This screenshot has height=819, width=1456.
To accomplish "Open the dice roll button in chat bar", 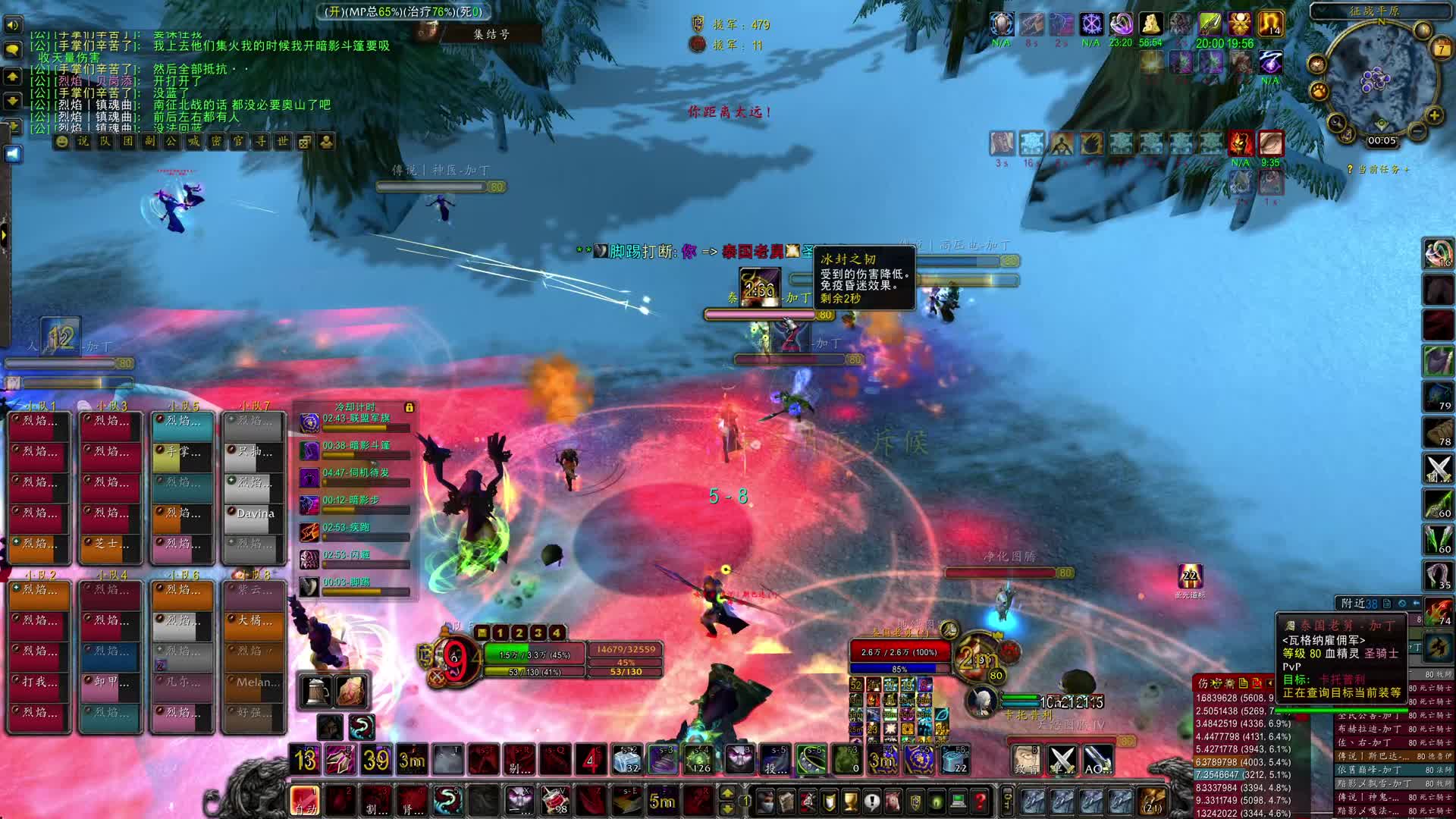I will coord(305,142).
